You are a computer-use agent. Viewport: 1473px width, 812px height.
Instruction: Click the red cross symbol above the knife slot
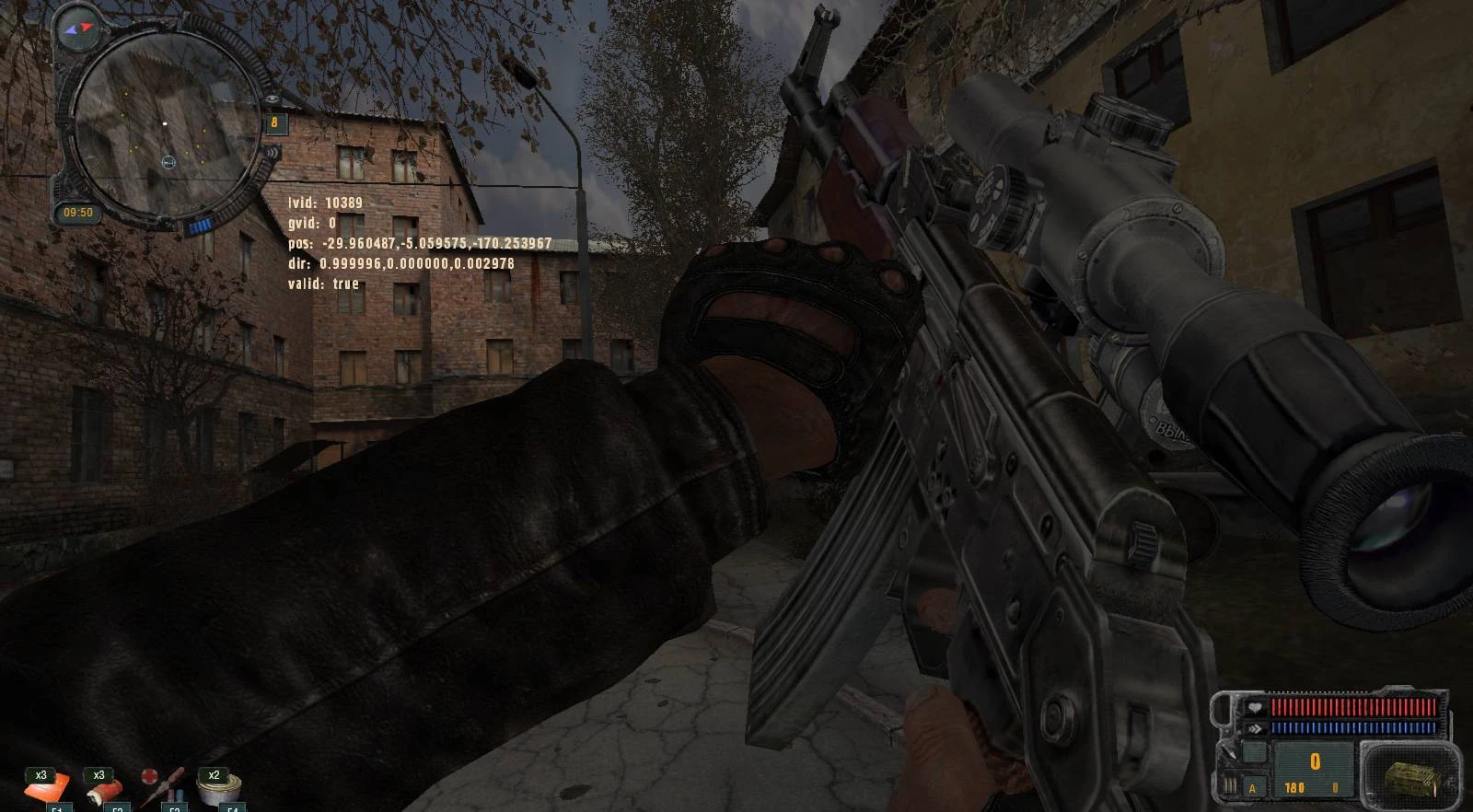(x=149, y=775)
